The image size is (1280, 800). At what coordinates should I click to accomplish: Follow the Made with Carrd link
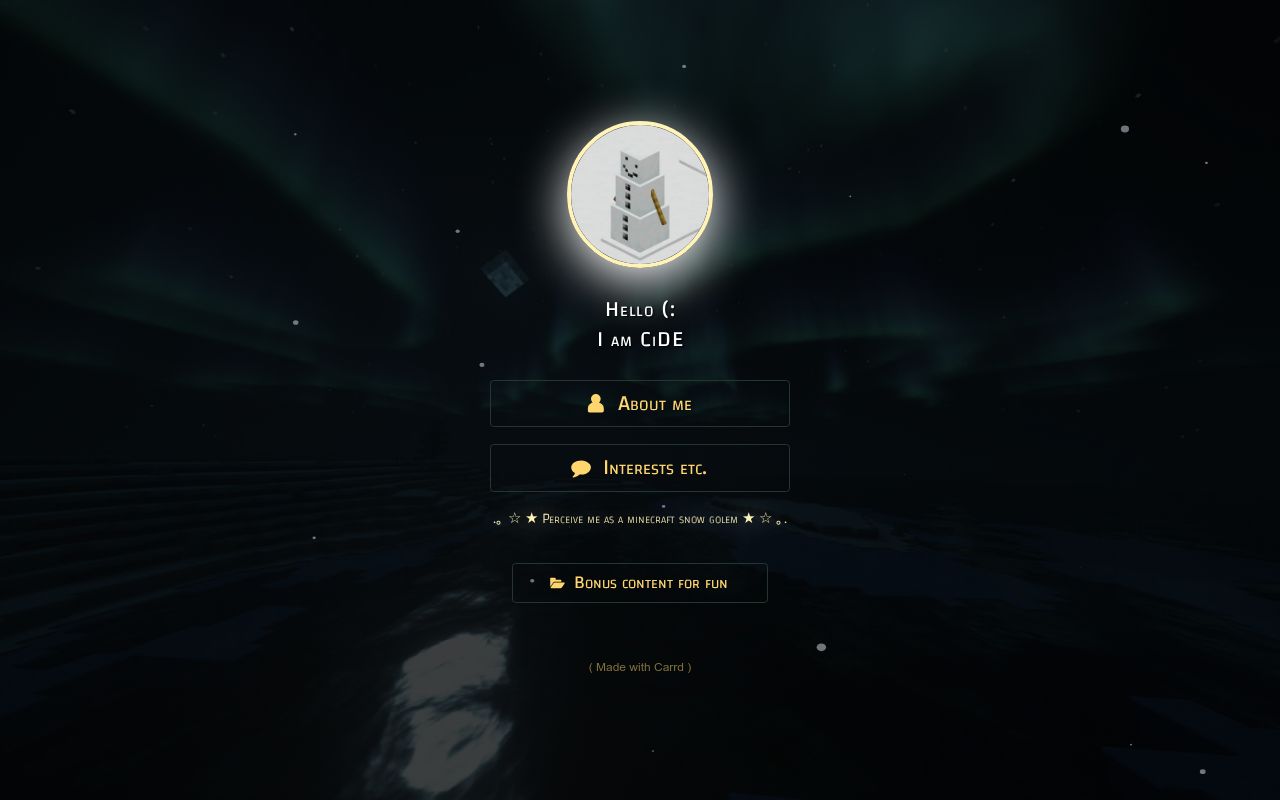coord(640,667)
